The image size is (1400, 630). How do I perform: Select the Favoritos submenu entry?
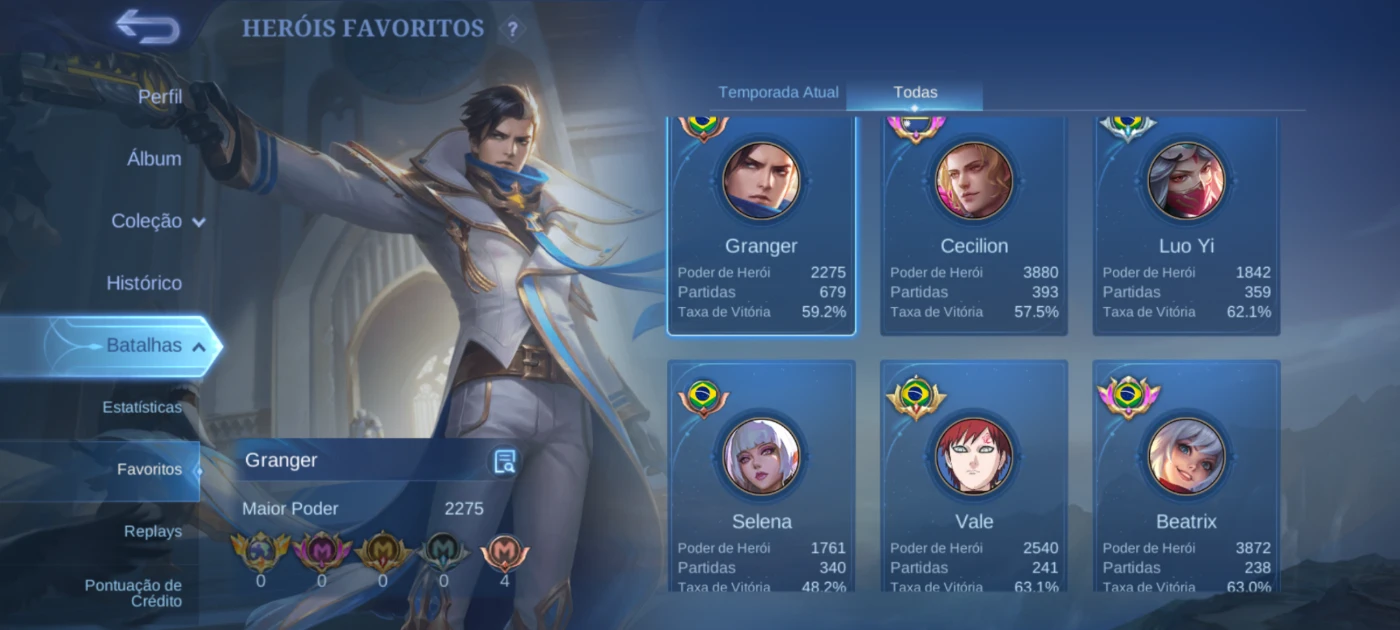coord(149,469)
